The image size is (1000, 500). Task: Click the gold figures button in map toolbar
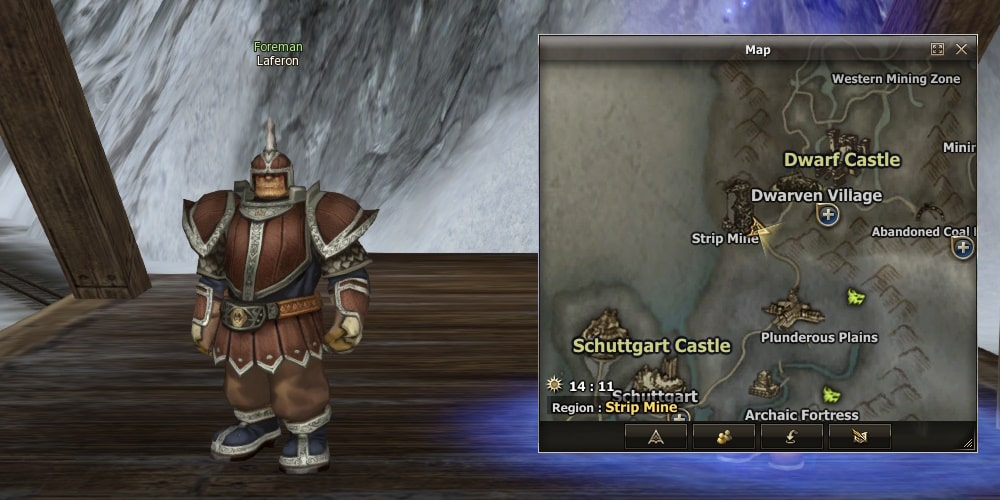[x=724, y=436]
